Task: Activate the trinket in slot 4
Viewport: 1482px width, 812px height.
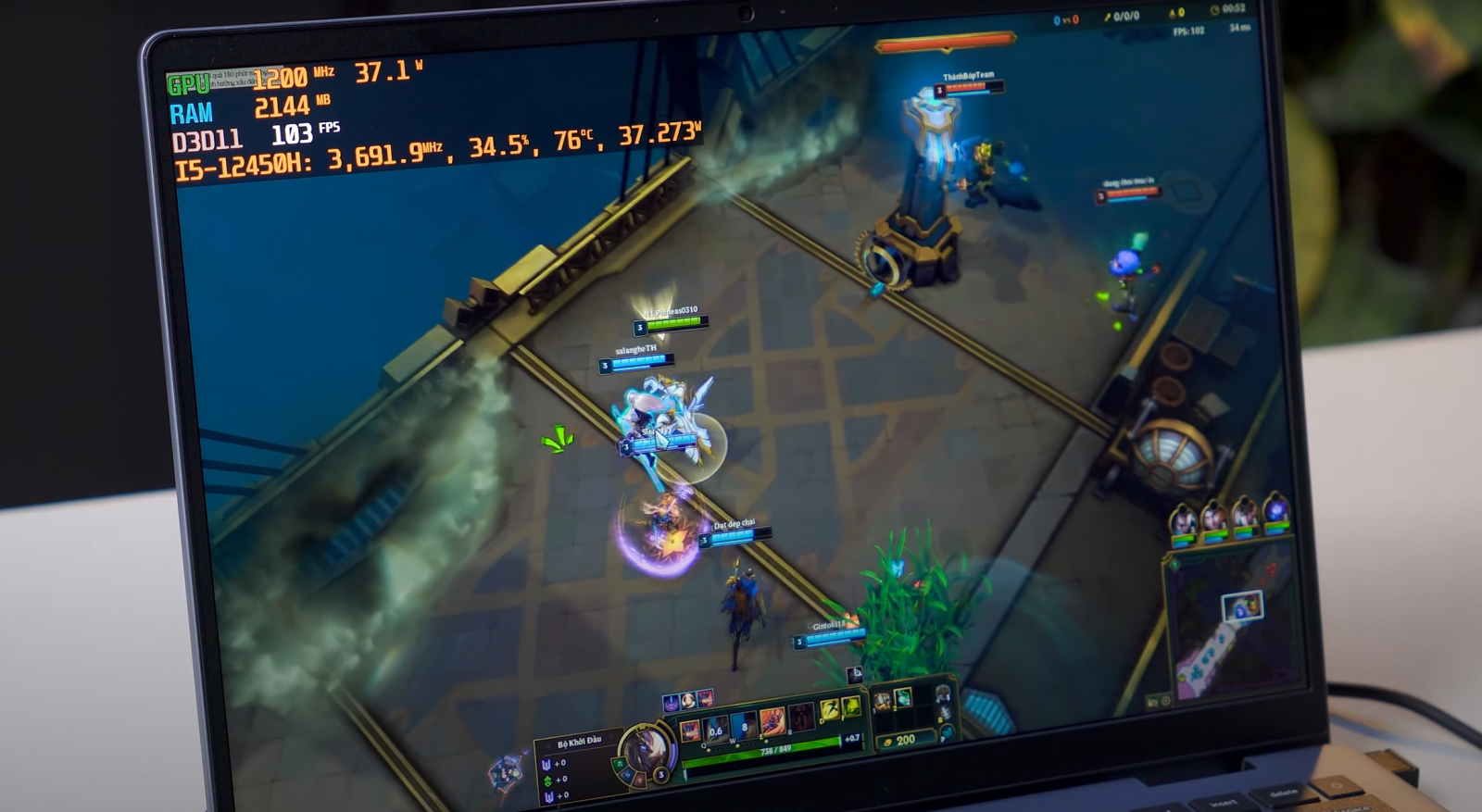Action: click(943, 693)
